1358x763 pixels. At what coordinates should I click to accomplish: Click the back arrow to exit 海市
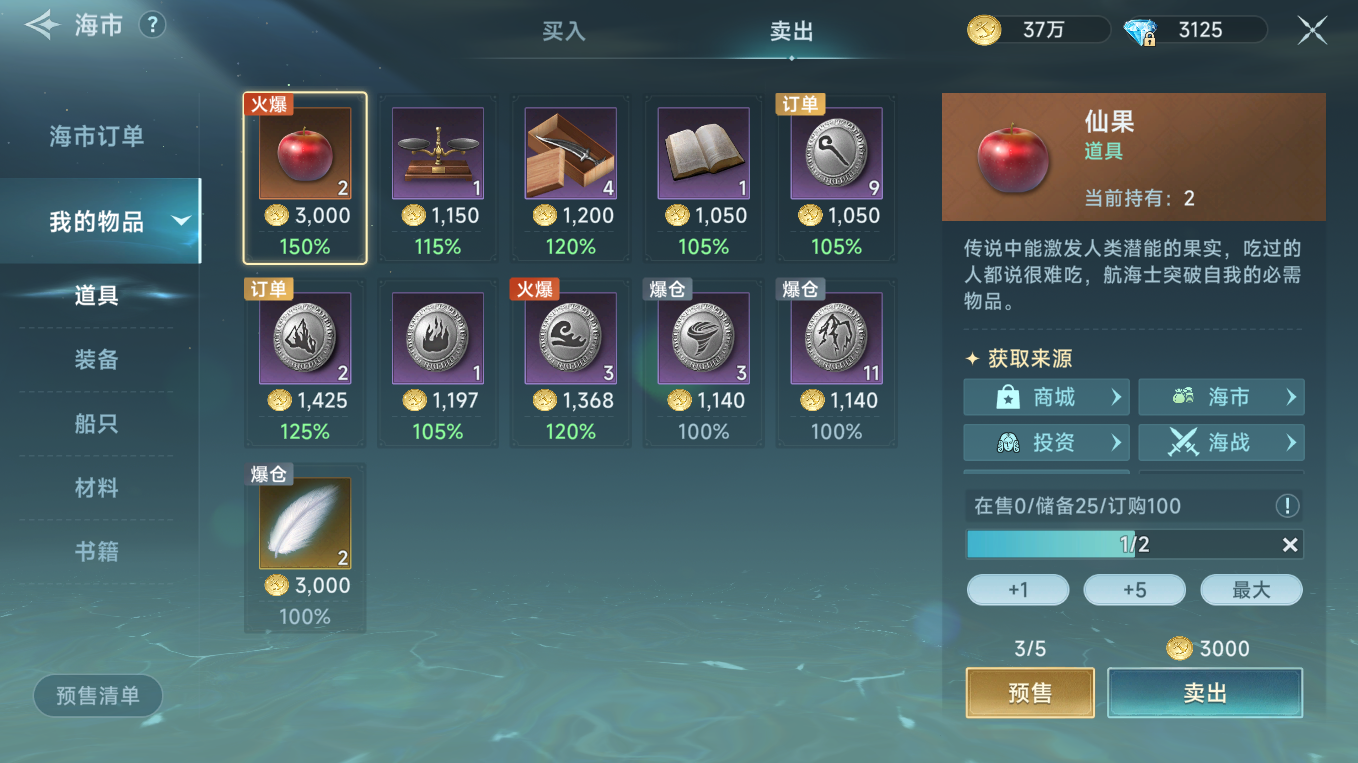(41, 25)
